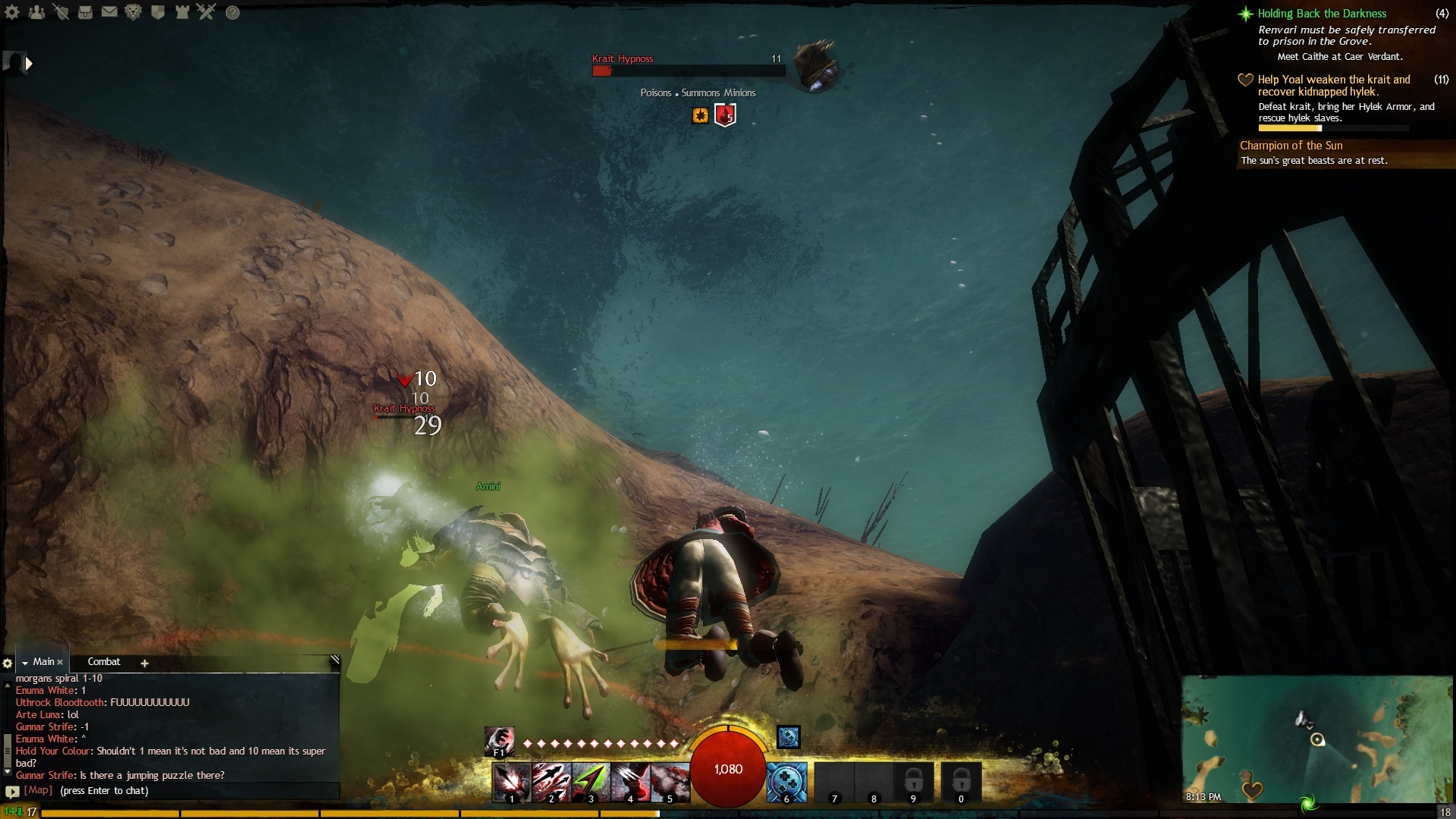This screenshot has height=819, width=1456.
Task: Open the game menu gear icon
Action: pos(12,12)
